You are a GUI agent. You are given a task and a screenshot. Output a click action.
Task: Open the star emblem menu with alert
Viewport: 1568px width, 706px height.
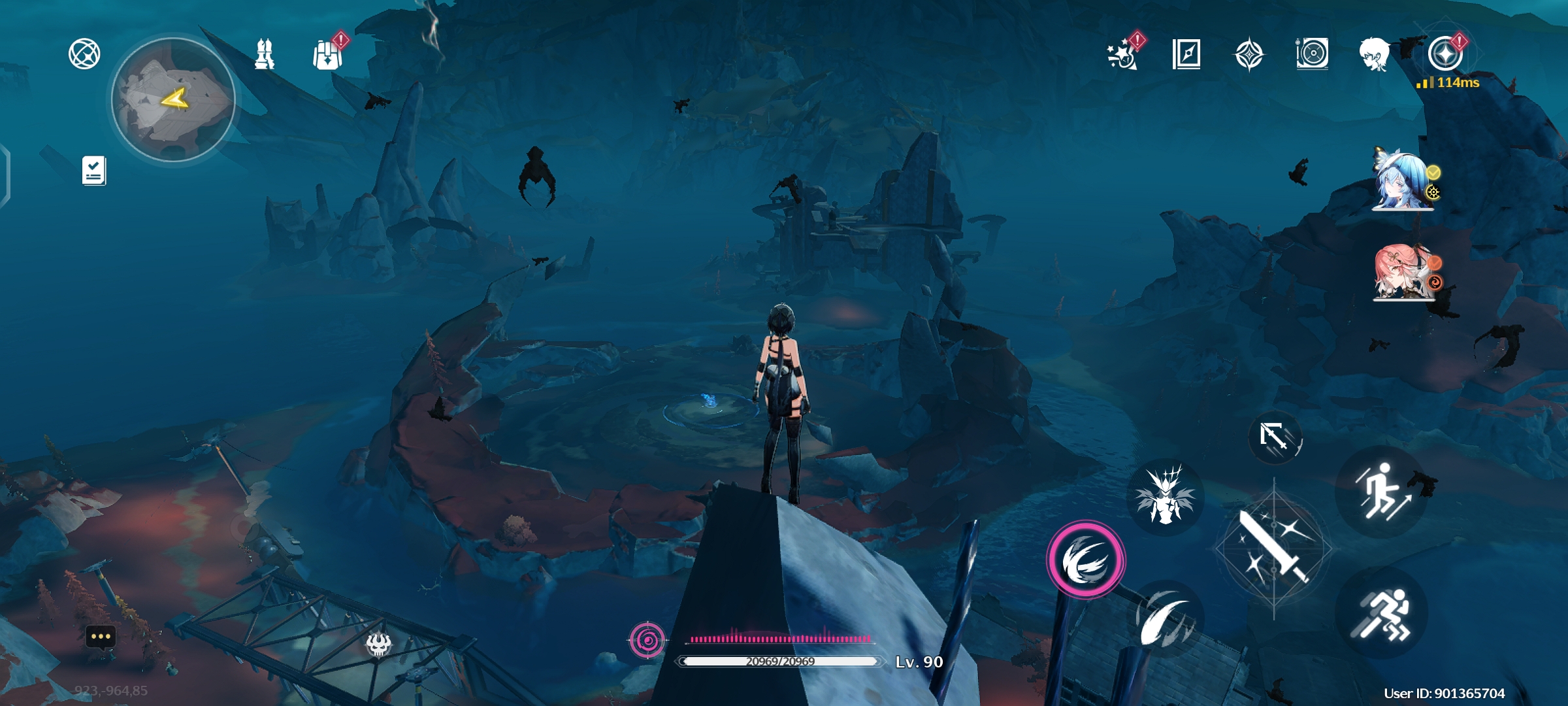click(x=1445, y=54)
